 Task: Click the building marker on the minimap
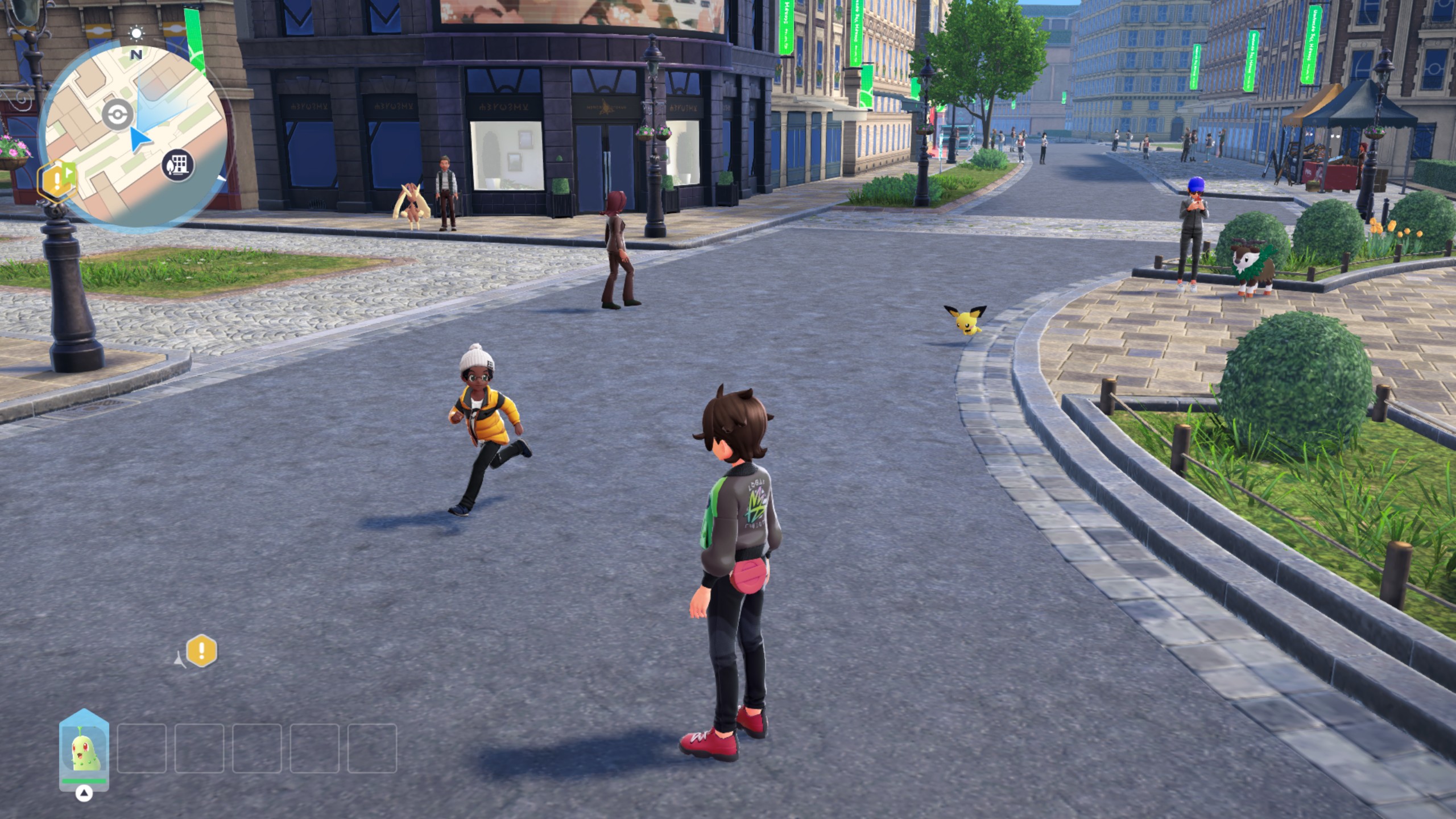(178, 166)
